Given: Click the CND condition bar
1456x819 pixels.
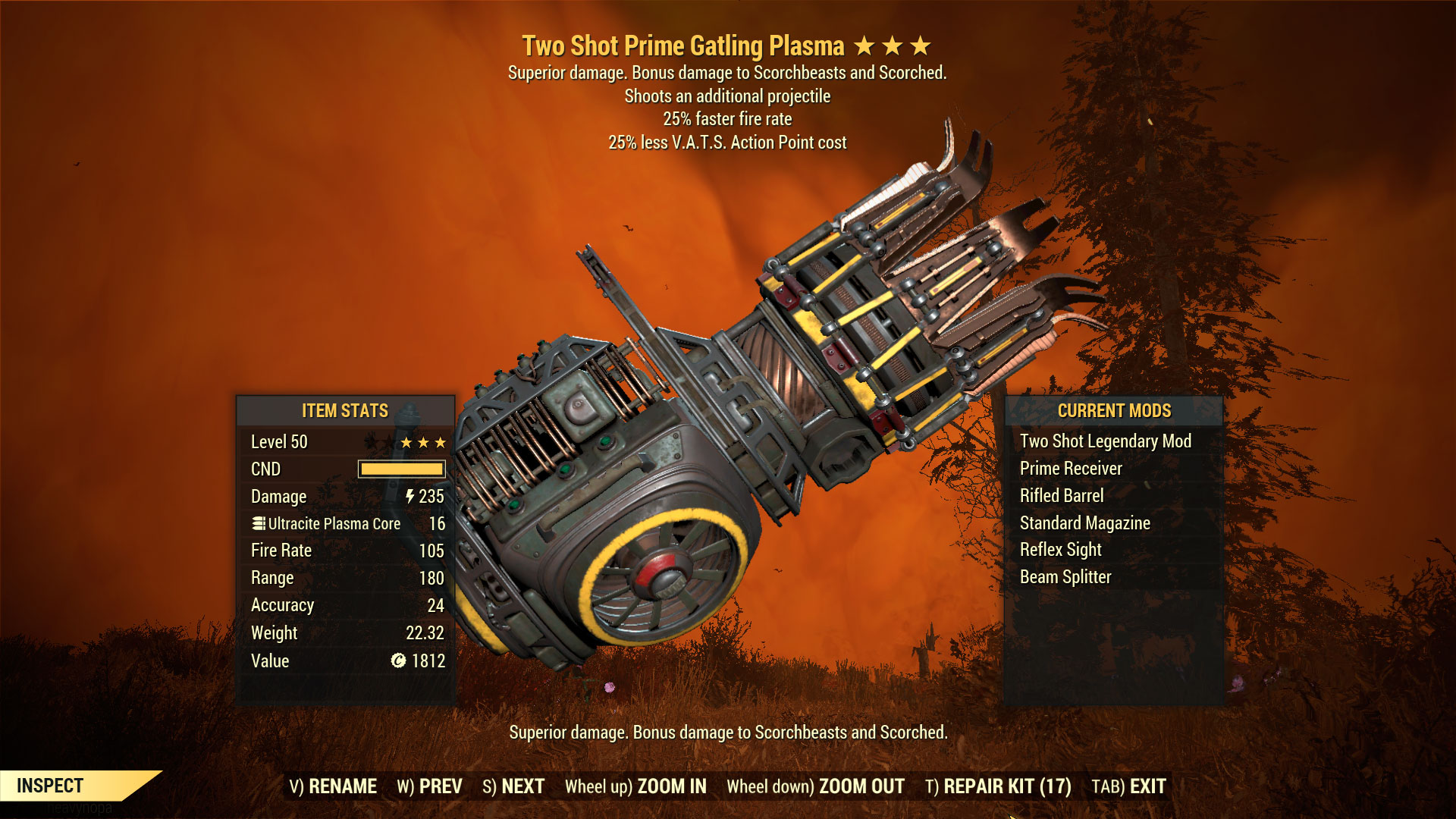Looking at the screenshot, I should click(x=400, y=469).
